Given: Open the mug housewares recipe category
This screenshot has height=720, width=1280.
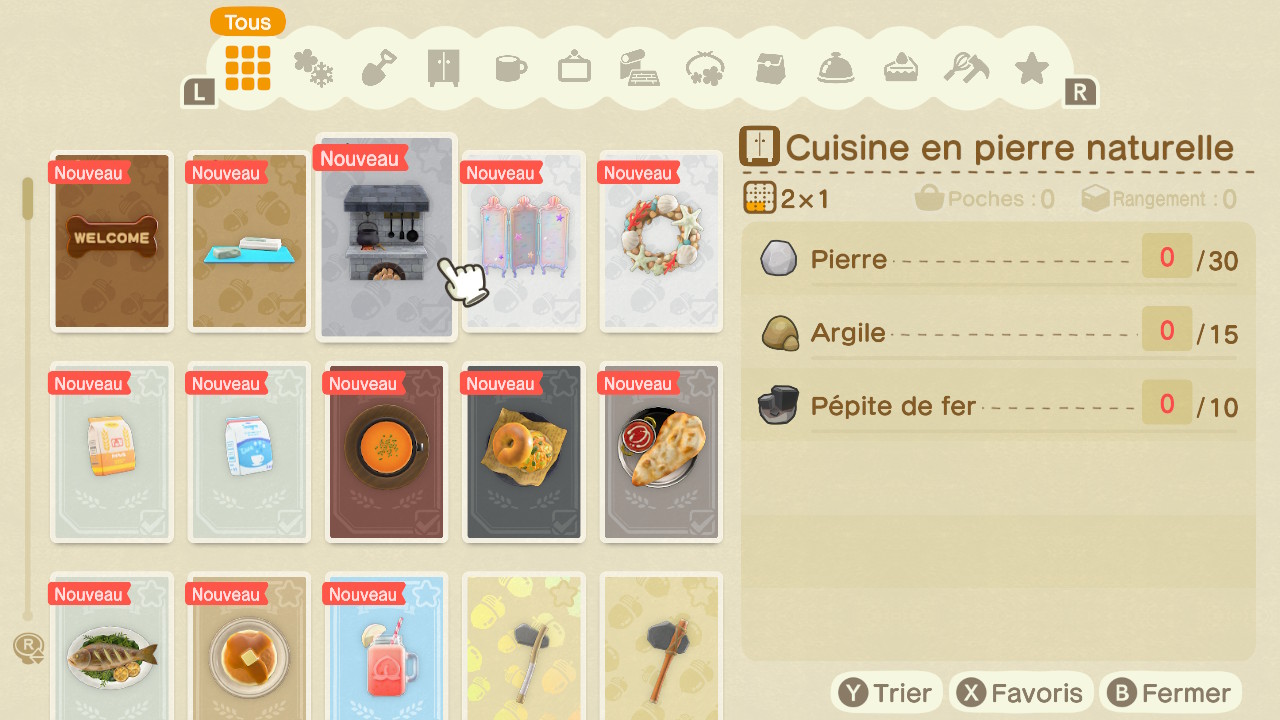Looking at the screenshot, I should pyautogui.click(x=508, y=68).
